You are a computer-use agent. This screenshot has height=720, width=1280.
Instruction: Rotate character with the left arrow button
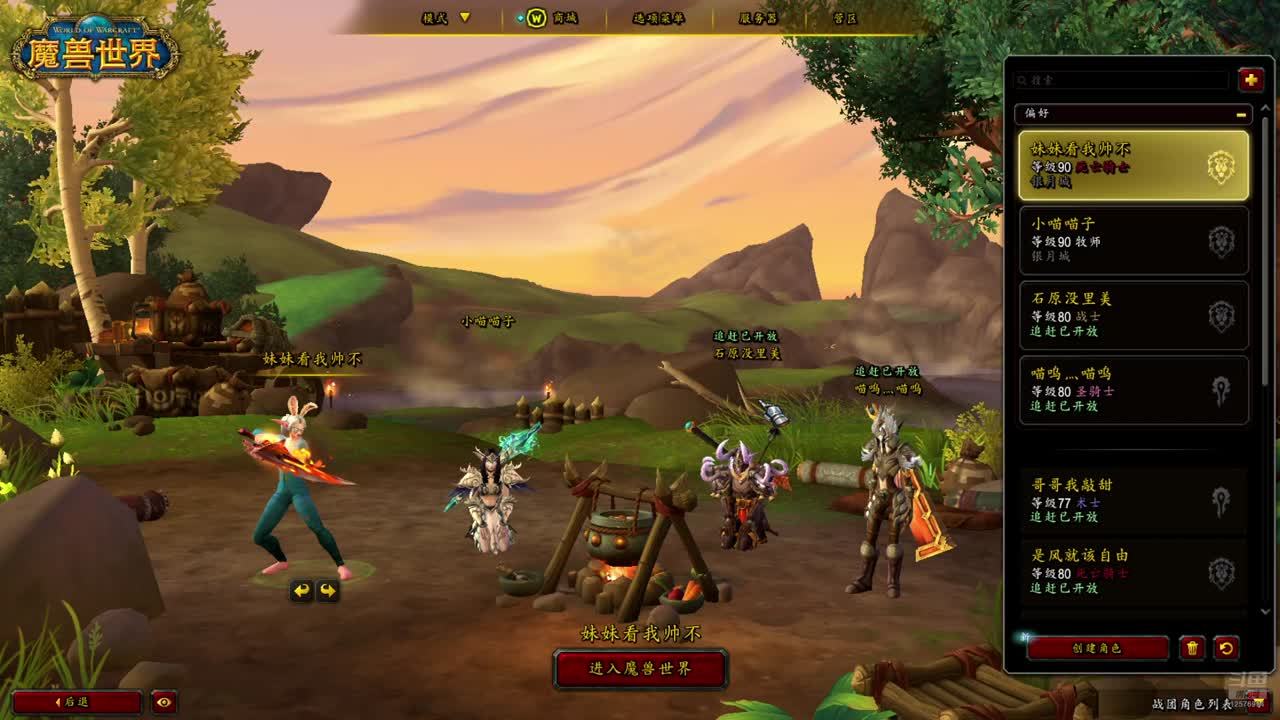point(302,591)
